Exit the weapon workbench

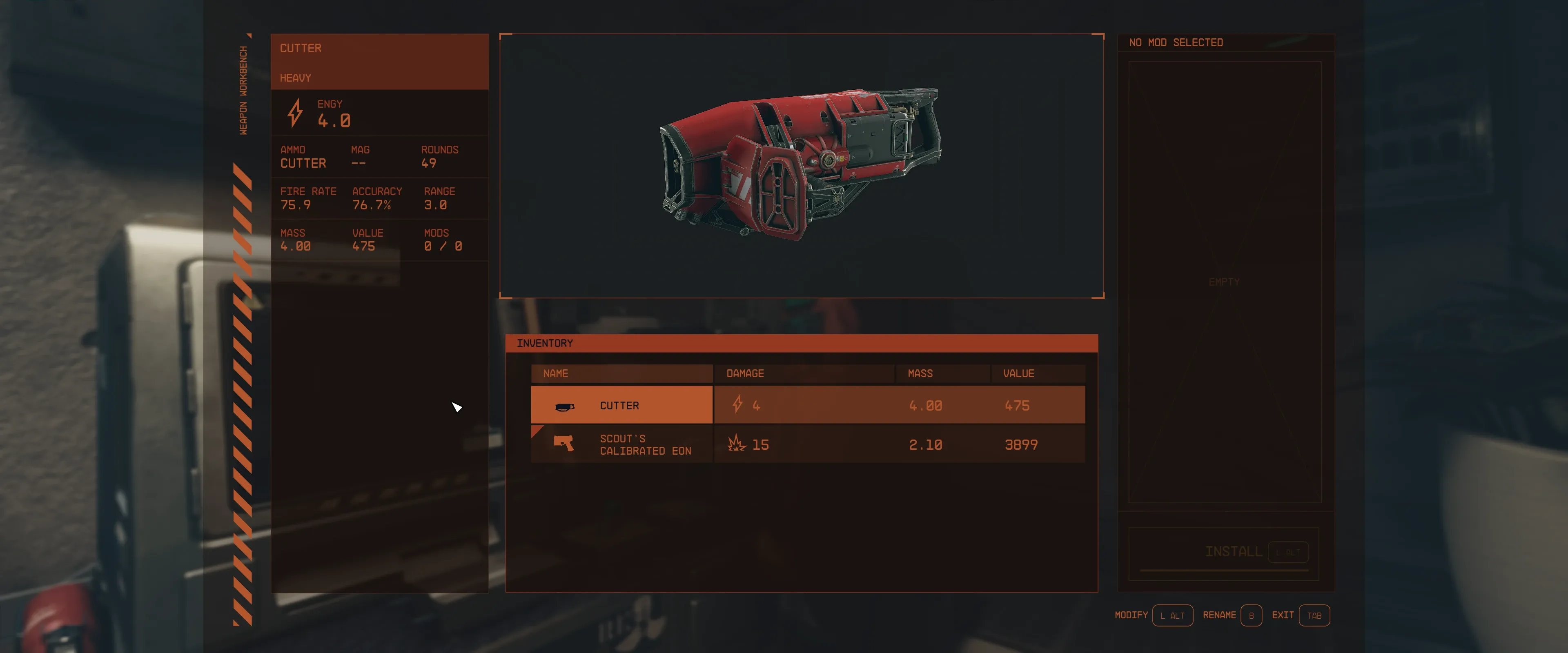[x=1314, y=615]
